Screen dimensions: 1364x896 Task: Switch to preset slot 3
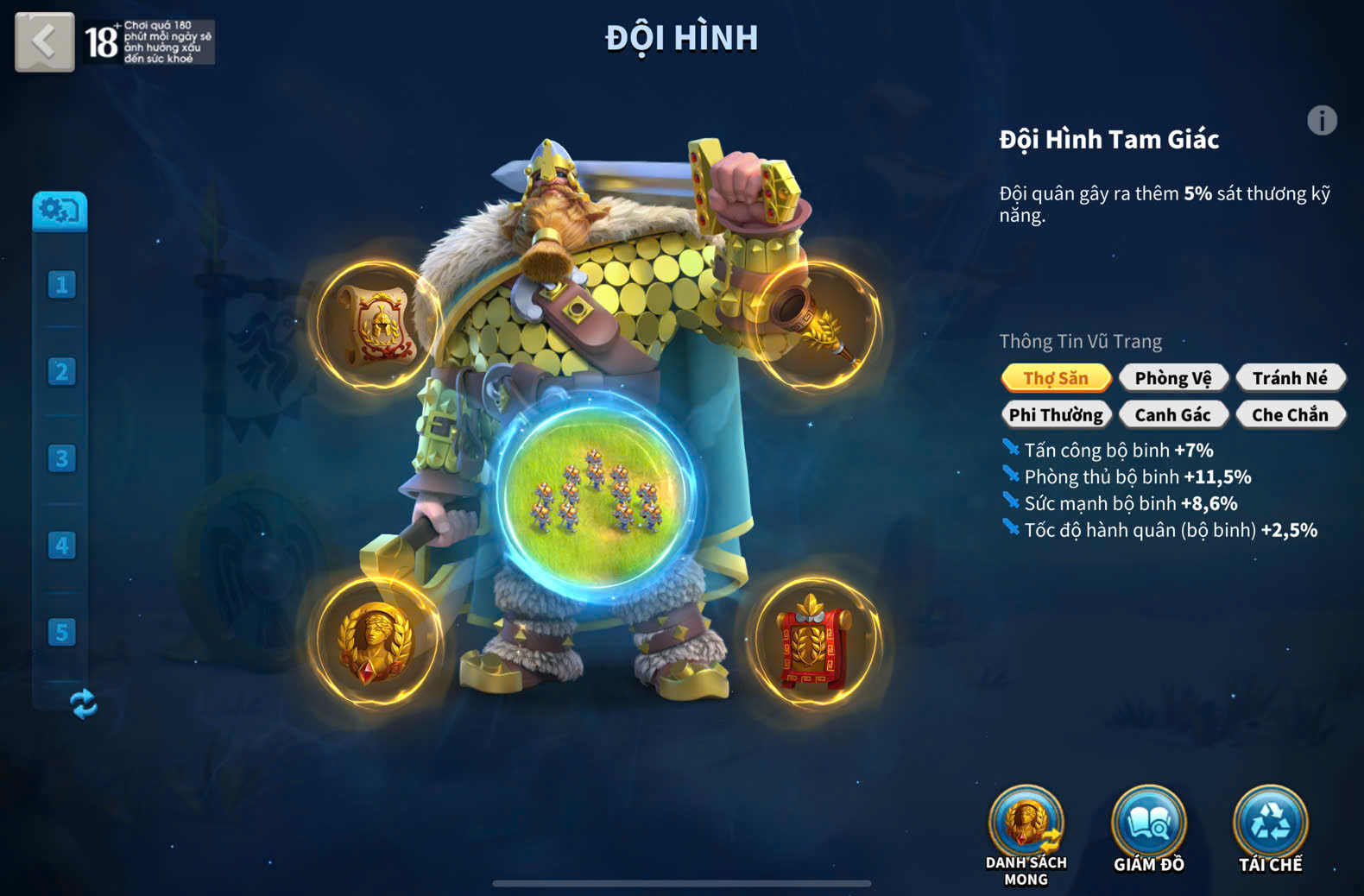pos(61,458)
